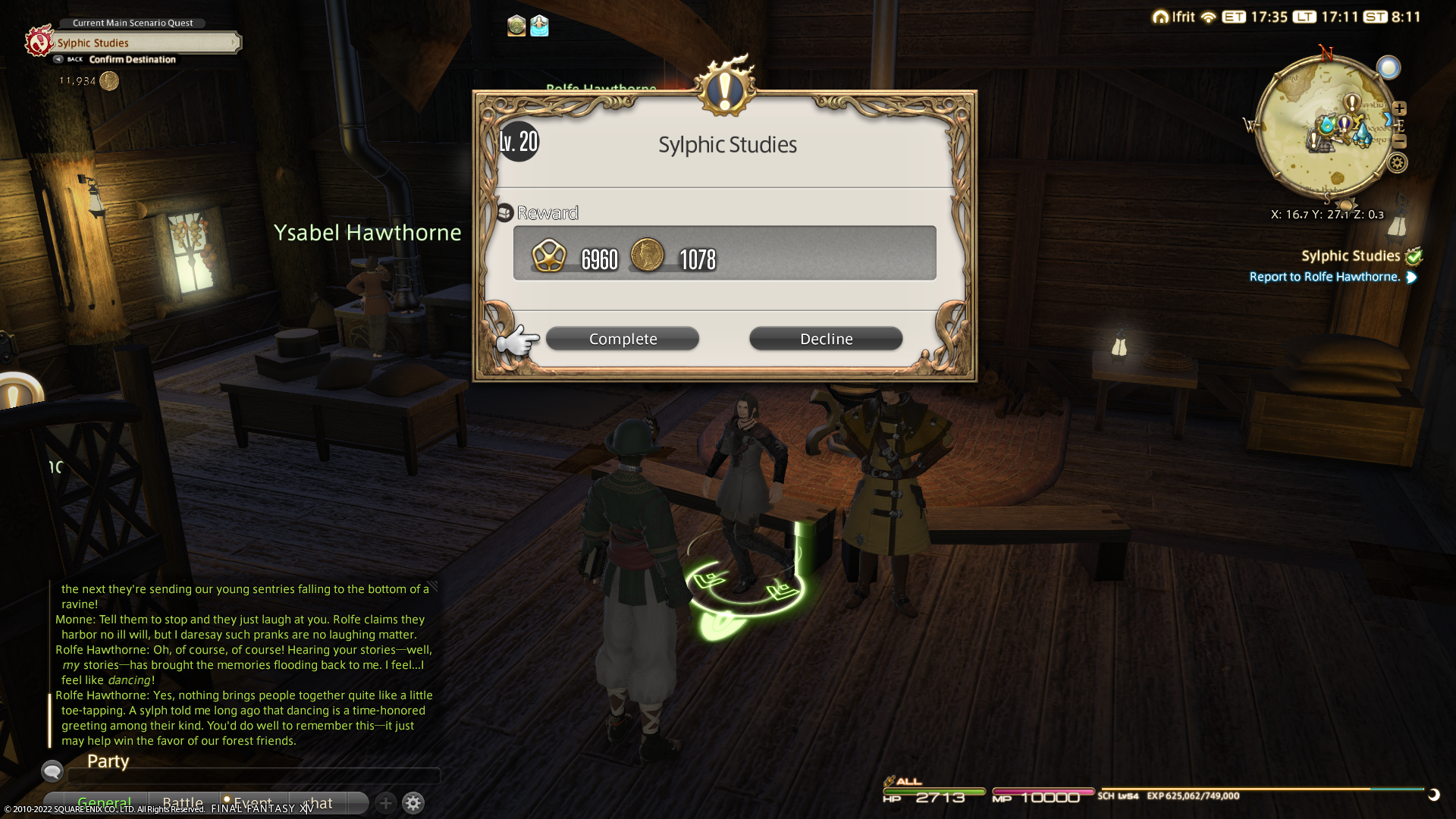This screenshot has height=819, width=1456.
Task: Open minimap settings gear
Action: click(1397, 163)
